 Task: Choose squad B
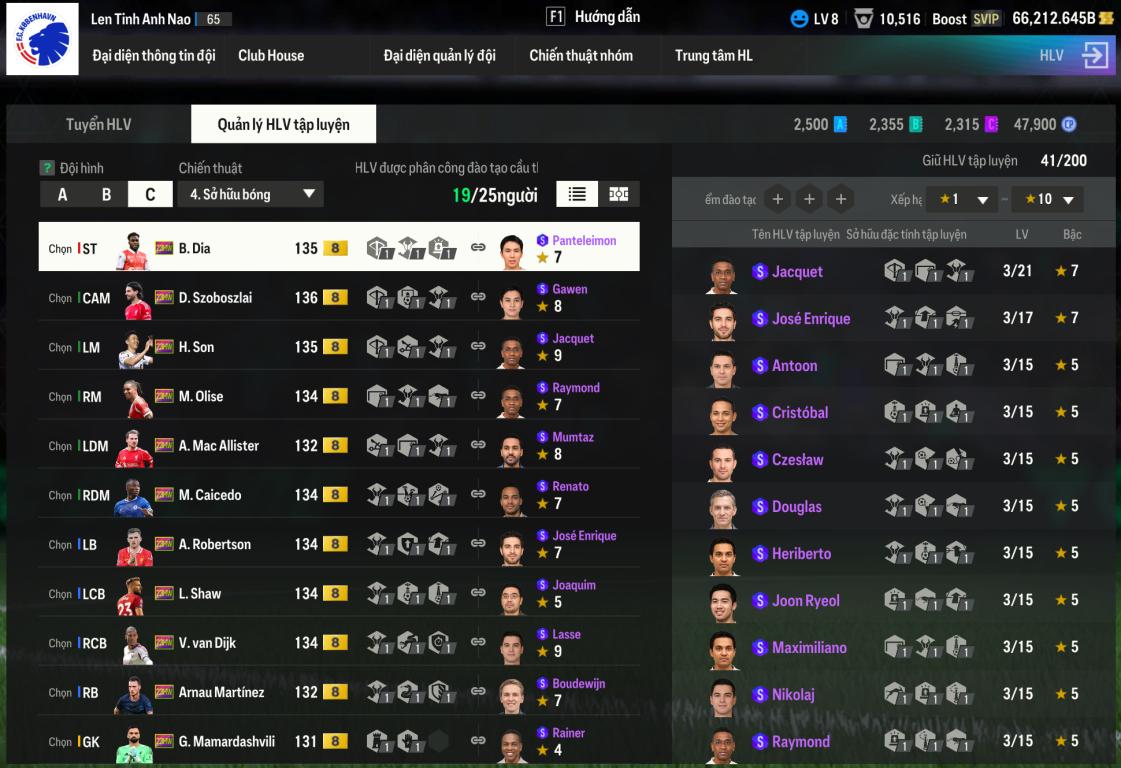(106, 195)
